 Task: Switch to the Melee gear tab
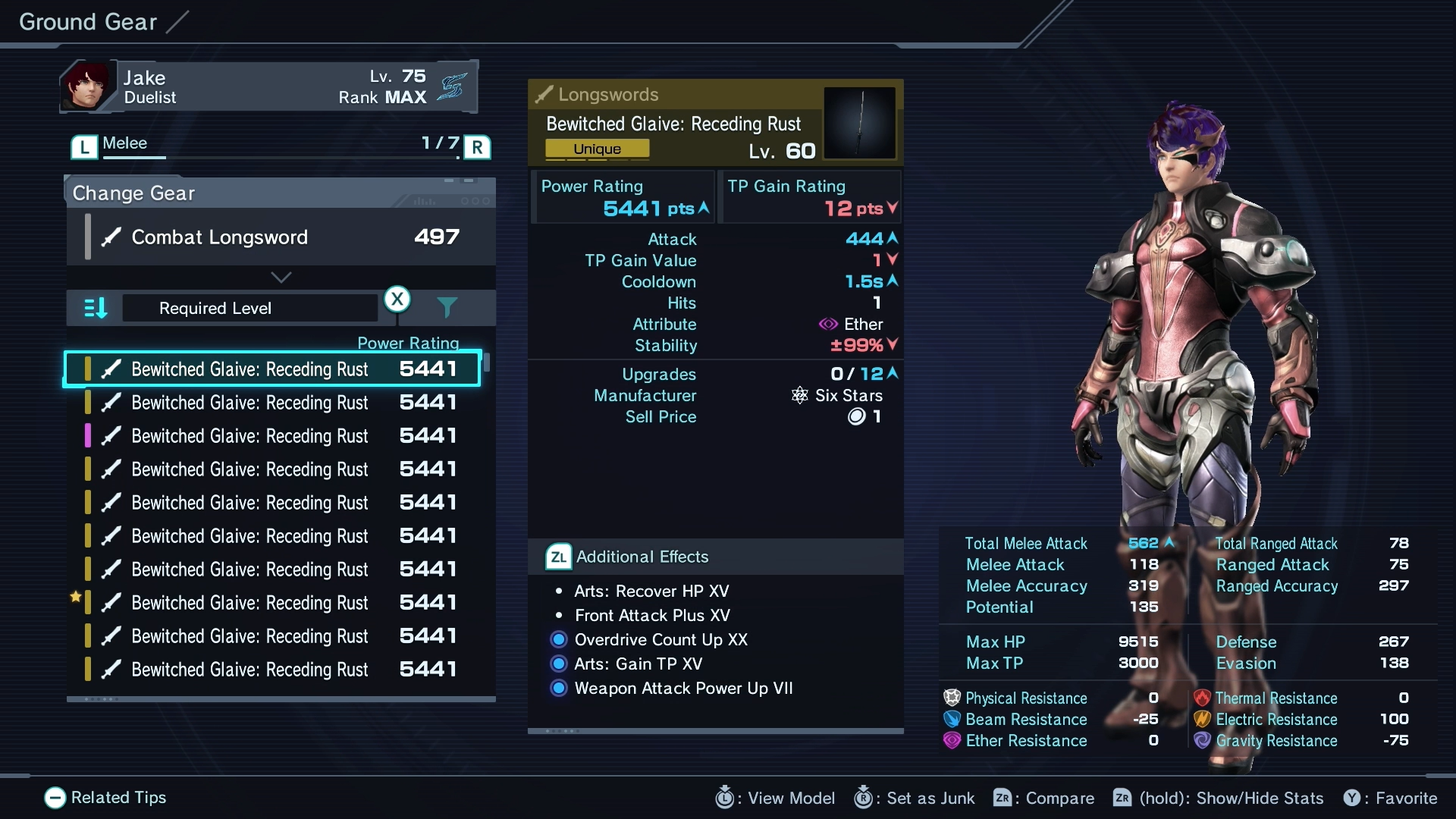pos(125,143)
